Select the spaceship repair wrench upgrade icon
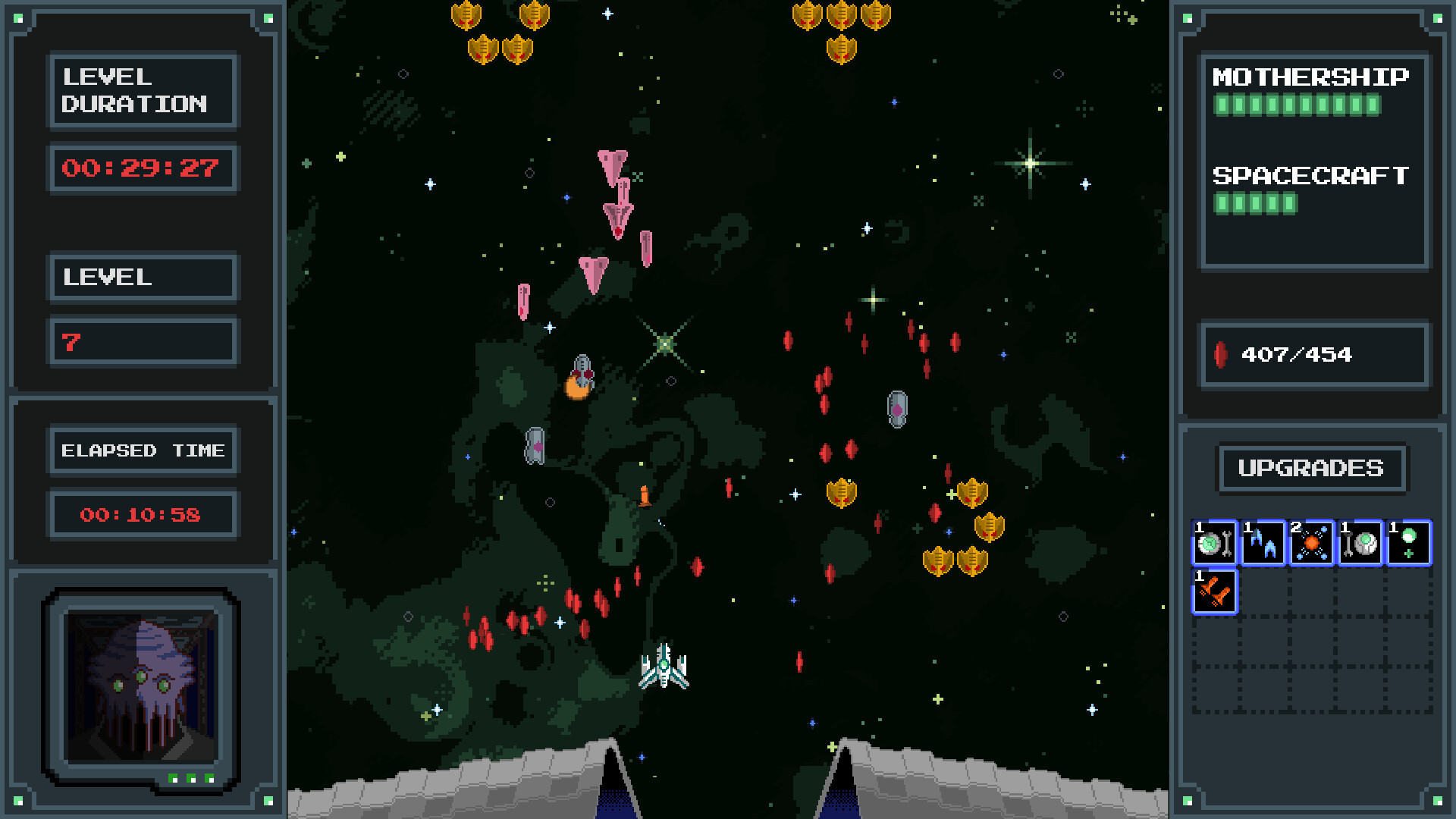This screenshot has height=819, width=1456. 1214,541
